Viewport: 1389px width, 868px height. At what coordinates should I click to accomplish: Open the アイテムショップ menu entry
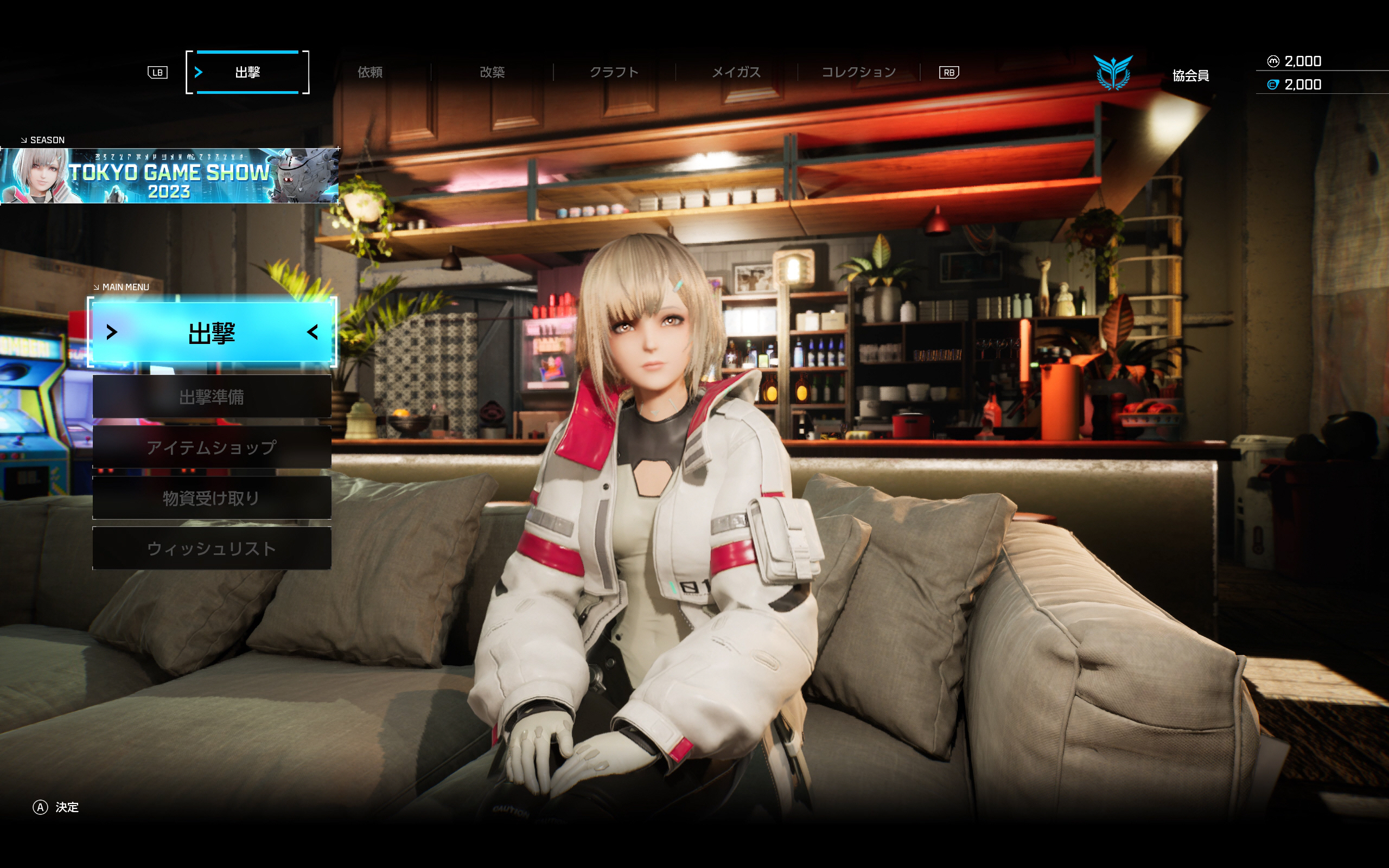[212, 447]
